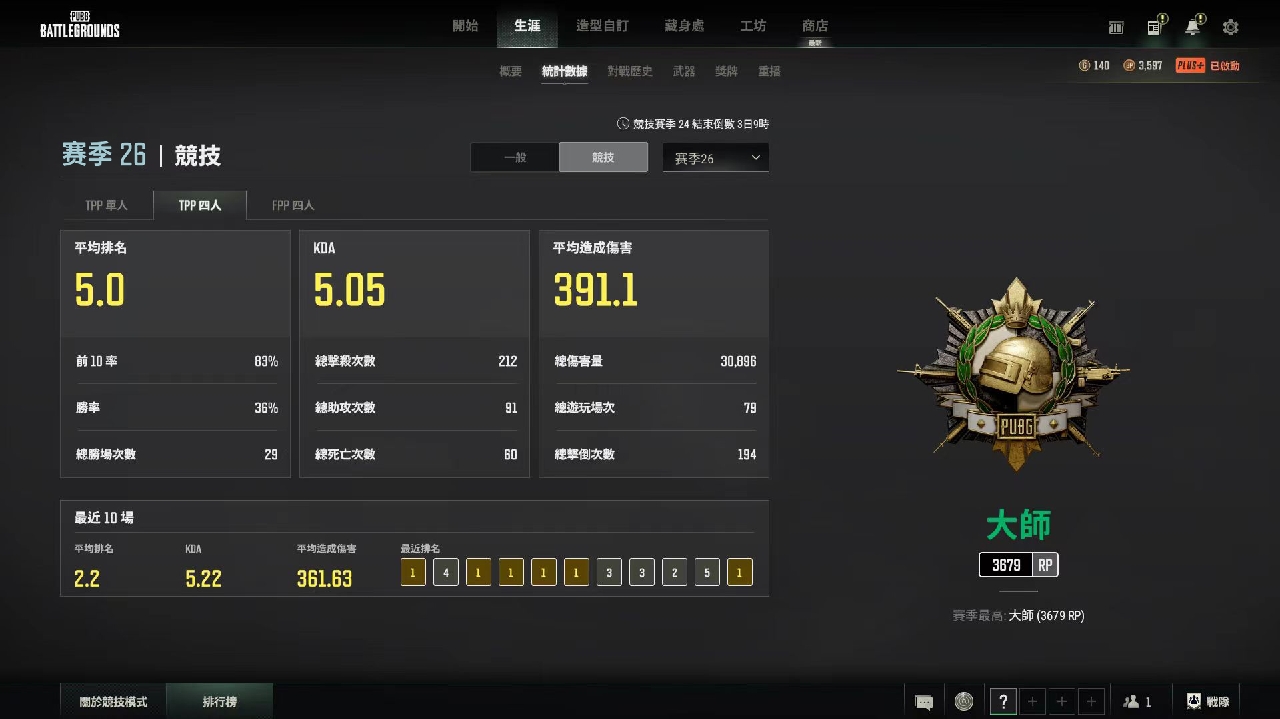
Task: Show the 武器 weapons tab
Action: click(684, 71)
